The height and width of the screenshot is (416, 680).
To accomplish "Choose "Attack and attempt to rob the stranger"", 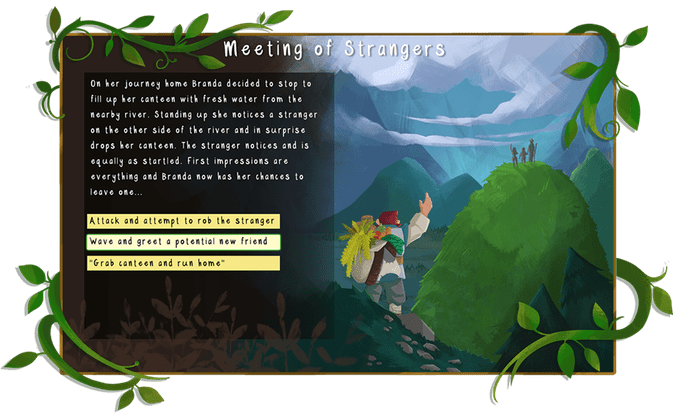I will pos(183,220).
